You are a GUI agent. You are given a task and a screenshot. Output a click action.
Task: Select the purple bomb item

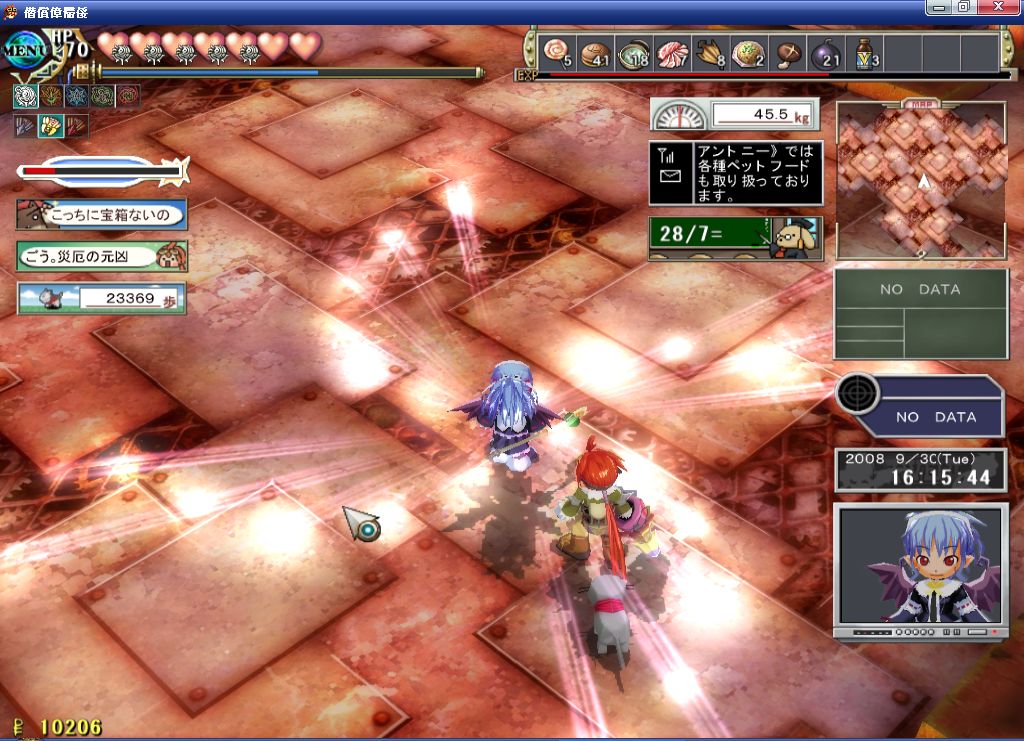tap(825, 53)
